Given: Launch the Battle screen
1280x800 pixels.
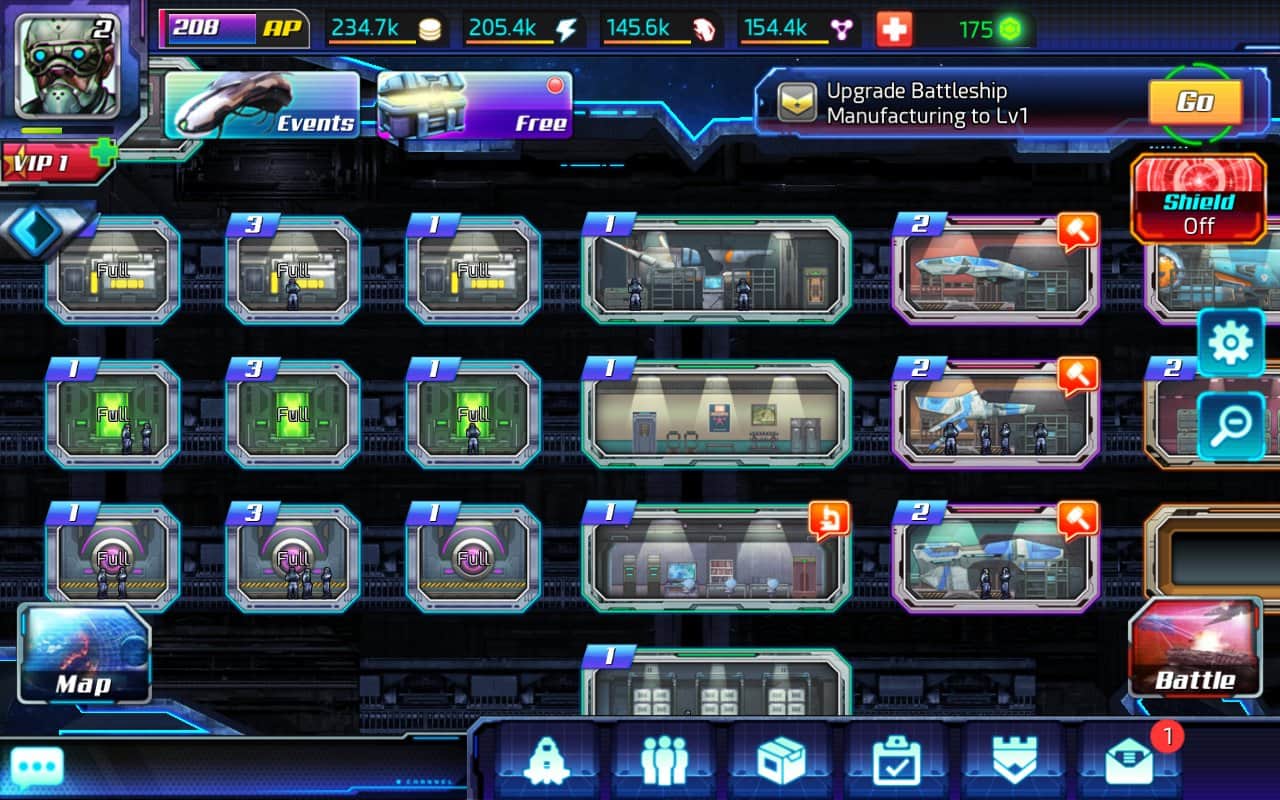Looking at the screenshot, I should tap(1196, 648).
